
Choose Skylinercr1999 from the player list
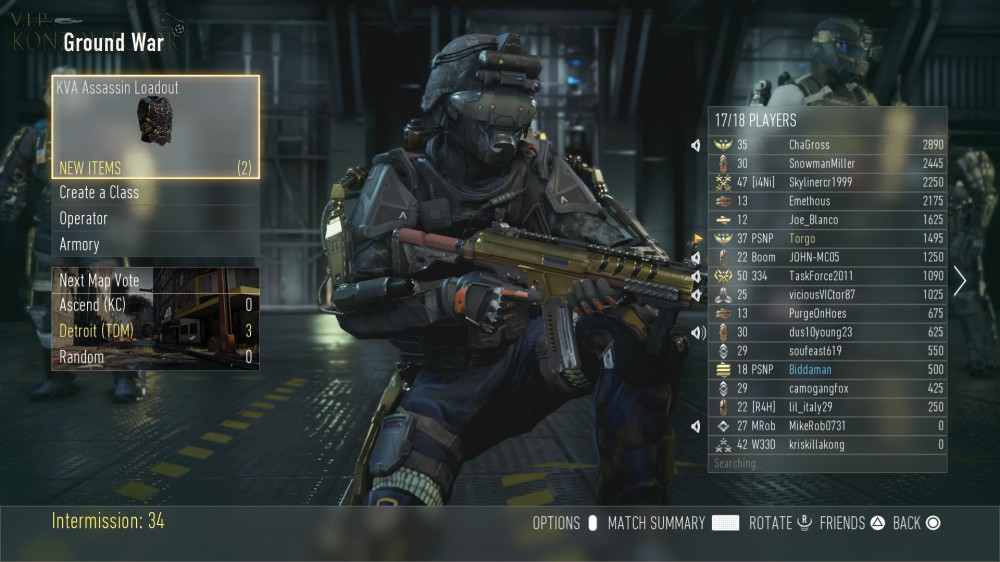coord(827,182)
